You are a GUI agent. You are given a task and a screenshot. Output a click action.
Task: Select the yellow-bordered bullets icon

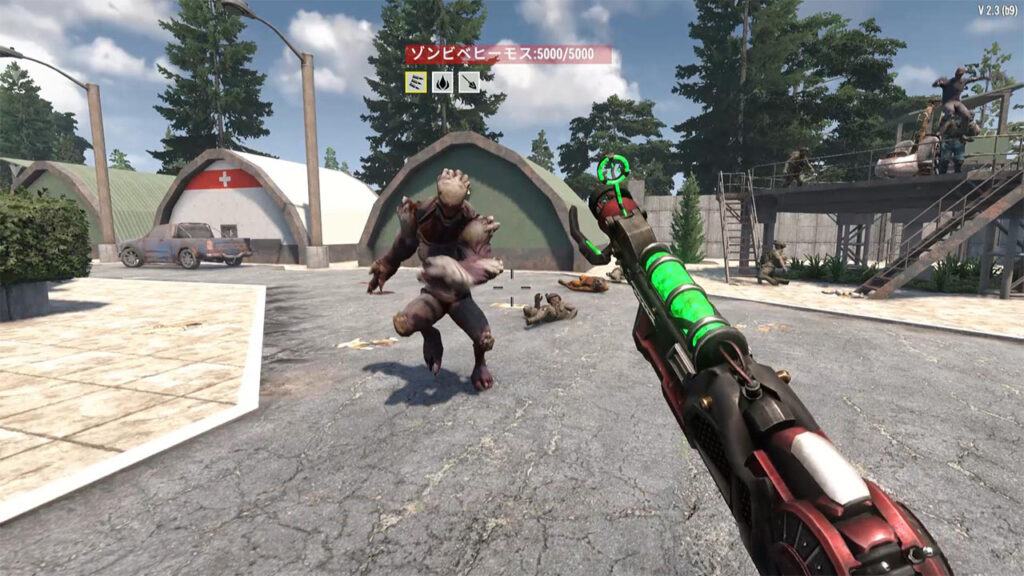pyautogui.click(x=416, y=82)
